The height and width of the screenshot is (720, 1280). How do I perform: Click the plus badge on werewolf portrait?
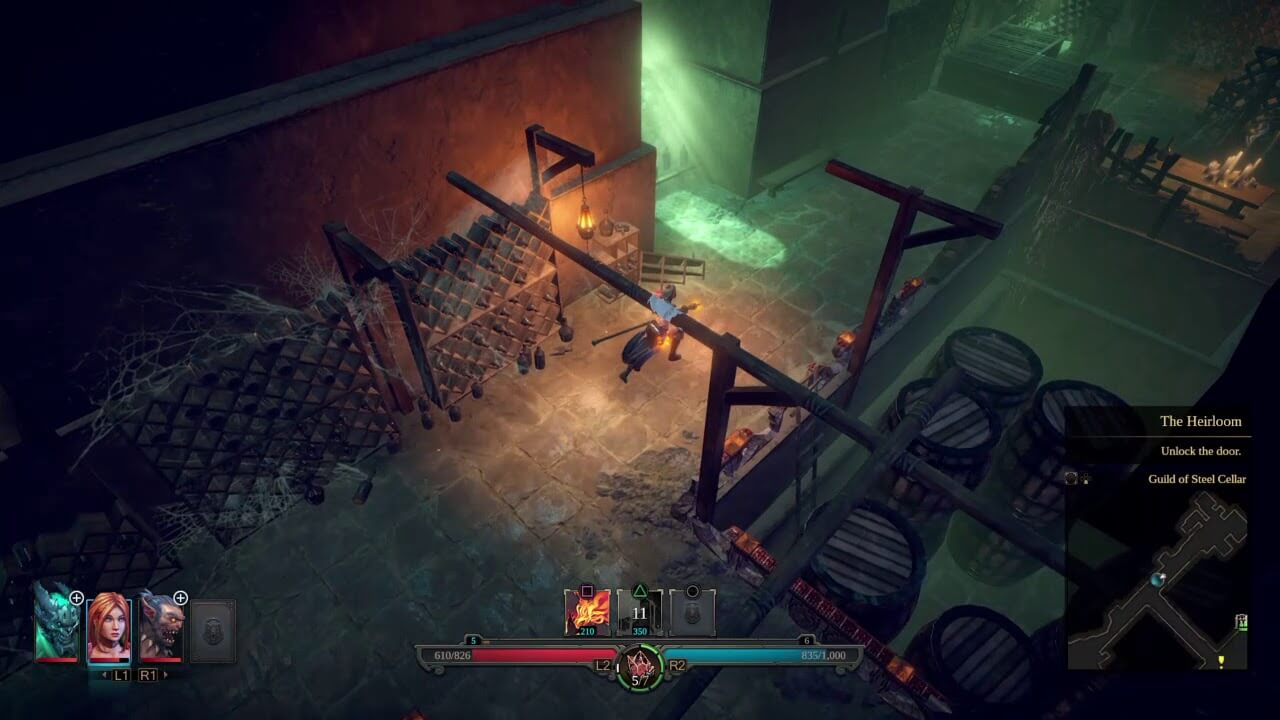[x=181, y=598]
